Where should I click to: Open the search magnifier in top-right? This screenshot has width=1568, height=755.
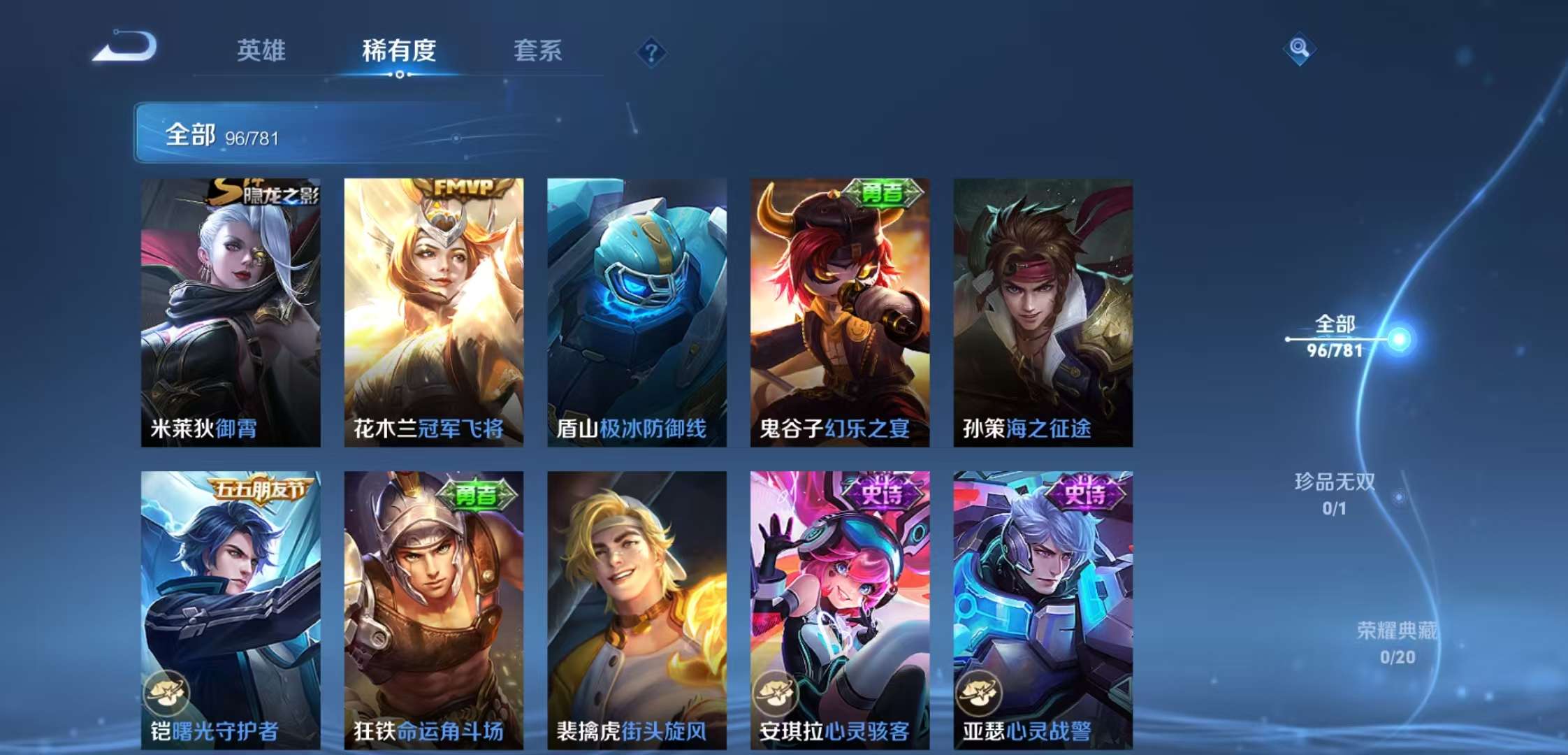(x=1301, y=49)
